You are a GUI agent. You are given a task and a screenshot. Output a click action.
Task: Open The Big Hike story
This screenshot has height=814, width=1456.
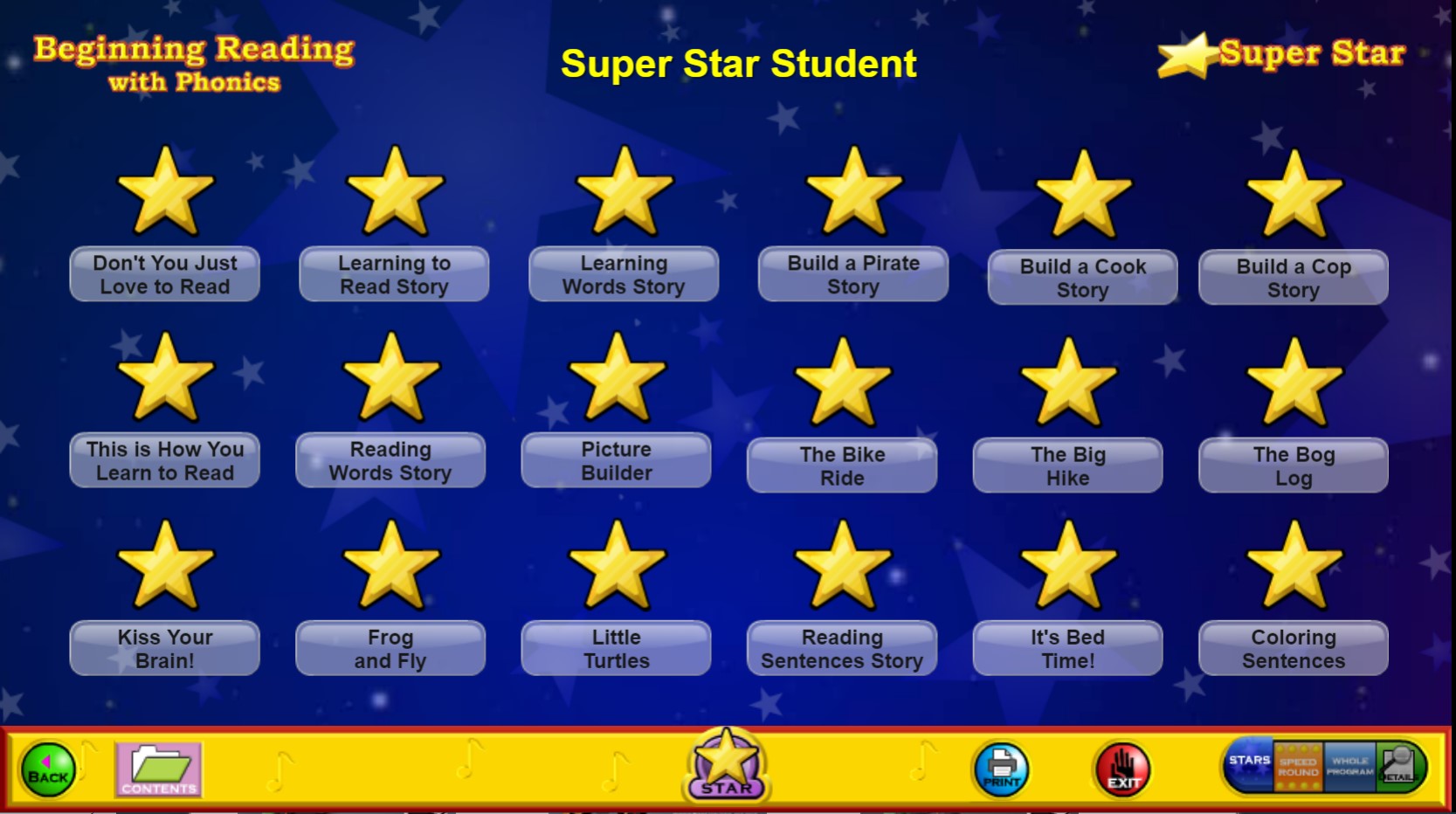[x=1067, y=466]
